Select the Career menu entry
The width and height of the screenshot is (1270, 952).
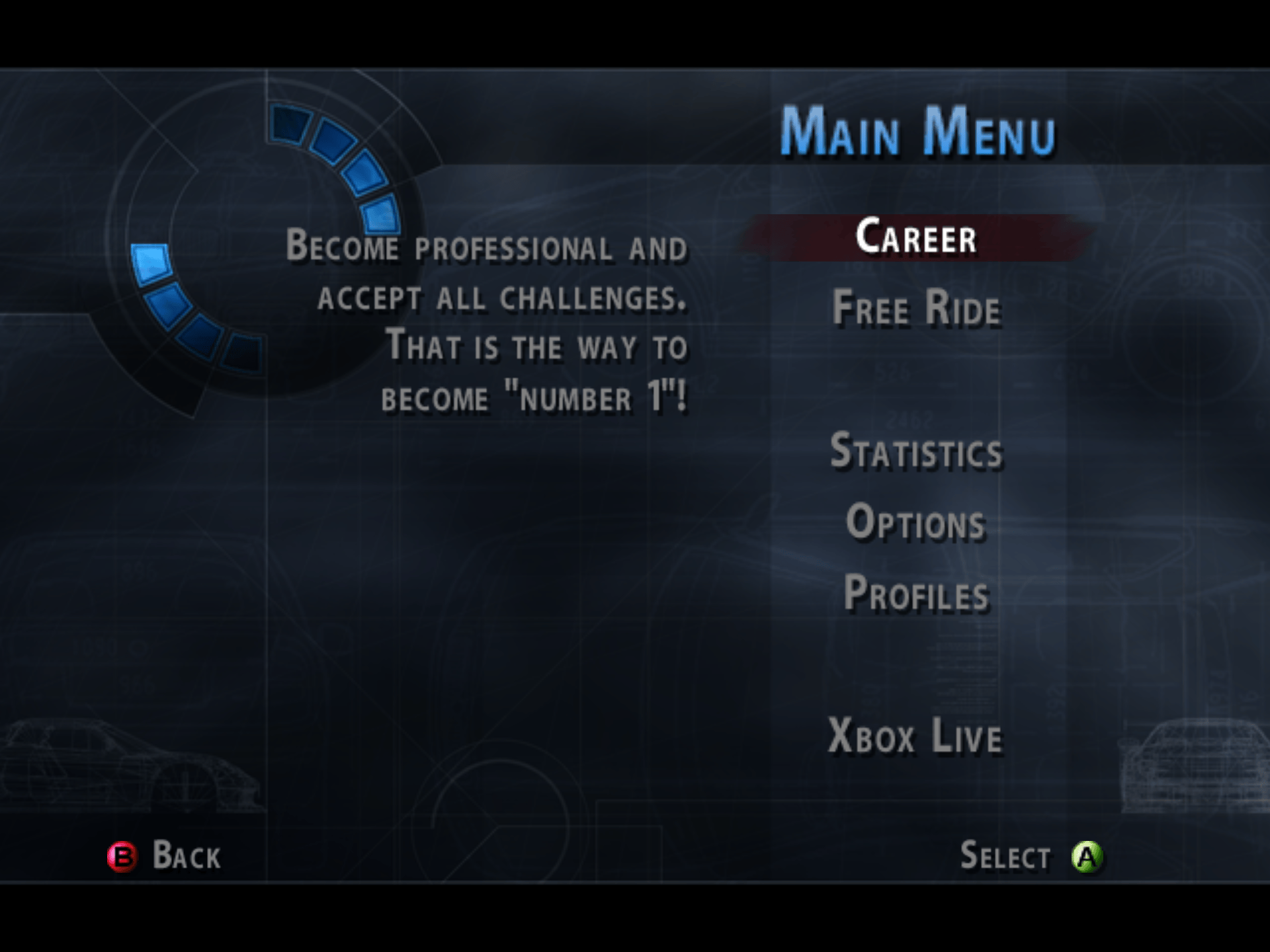(x=916, y=237)
